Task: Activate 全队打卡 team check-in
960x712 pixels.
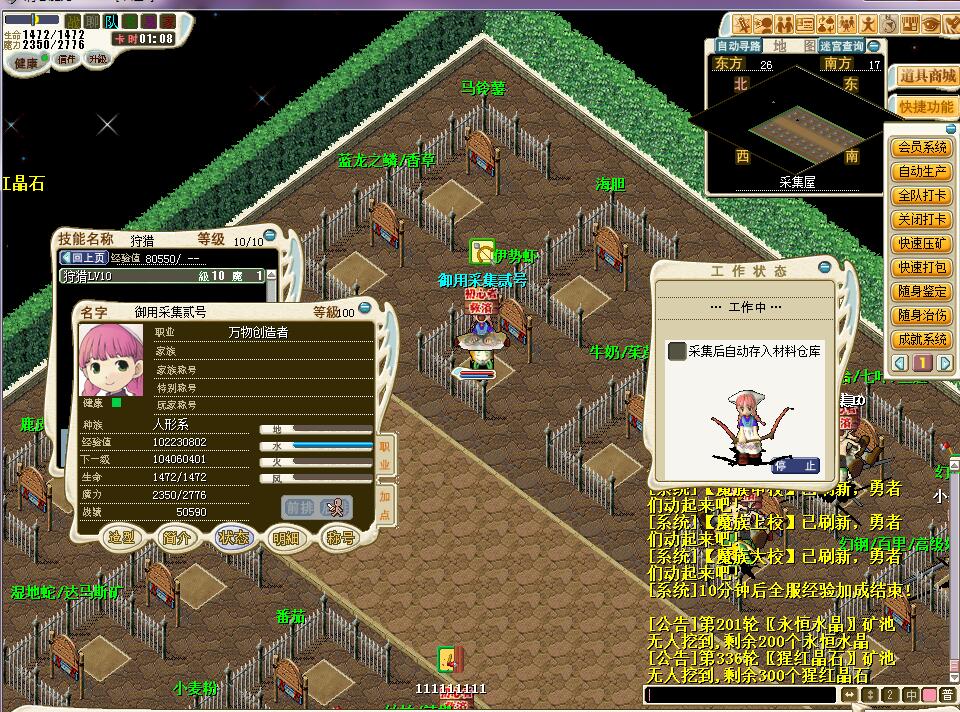Action: (x=921, y=196)
